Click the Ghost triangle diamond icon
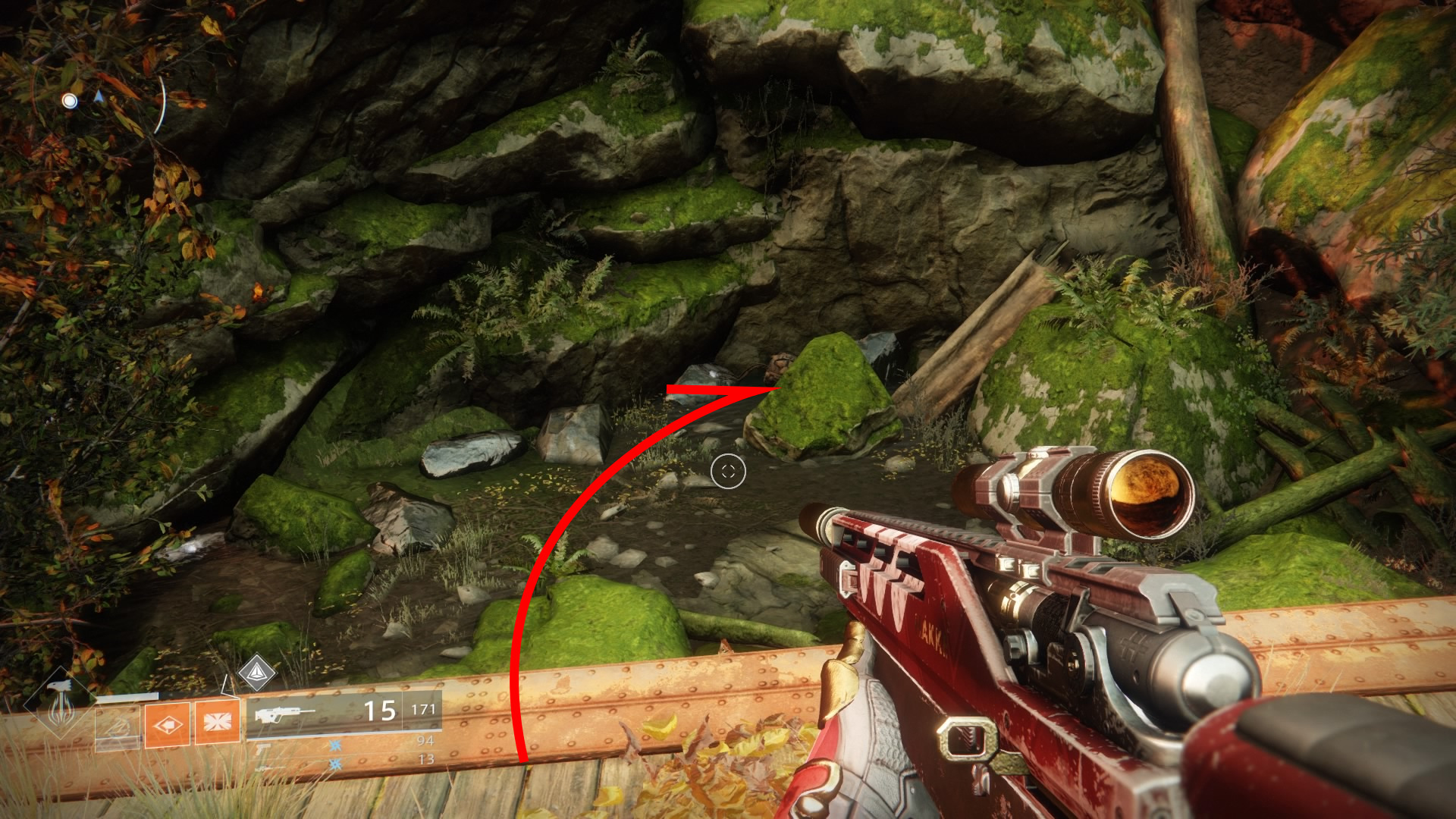1456x819 pixels. (x=256, y=672)
